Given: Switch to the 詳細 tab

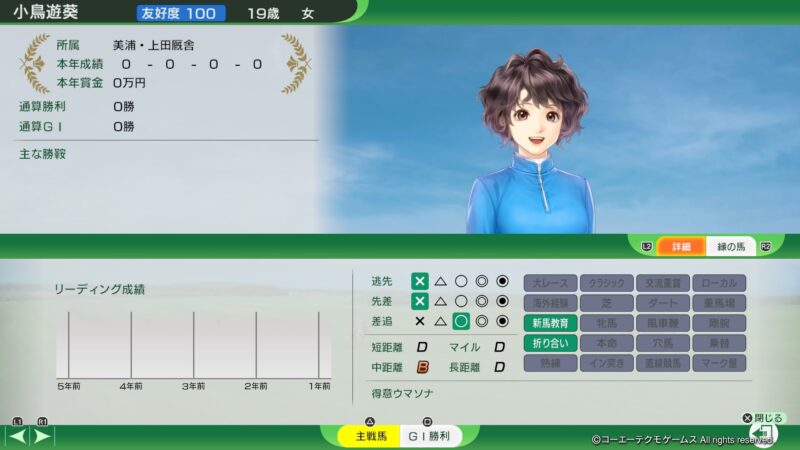Looking at the screenshot, I should 681,246.
